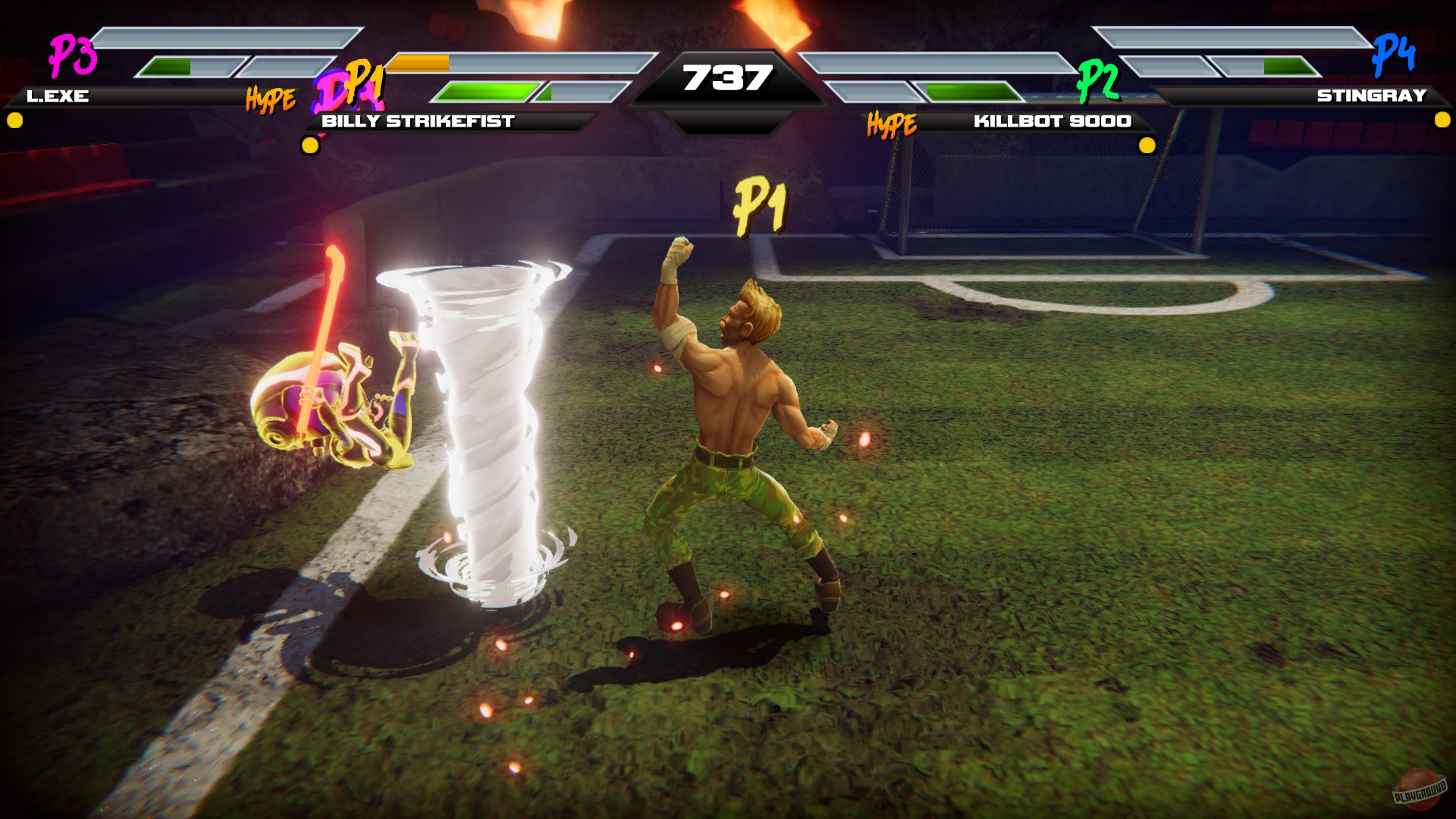
Task: Toggle the yellow token dot under L.EXE
Action: click(x=13, y=119)
